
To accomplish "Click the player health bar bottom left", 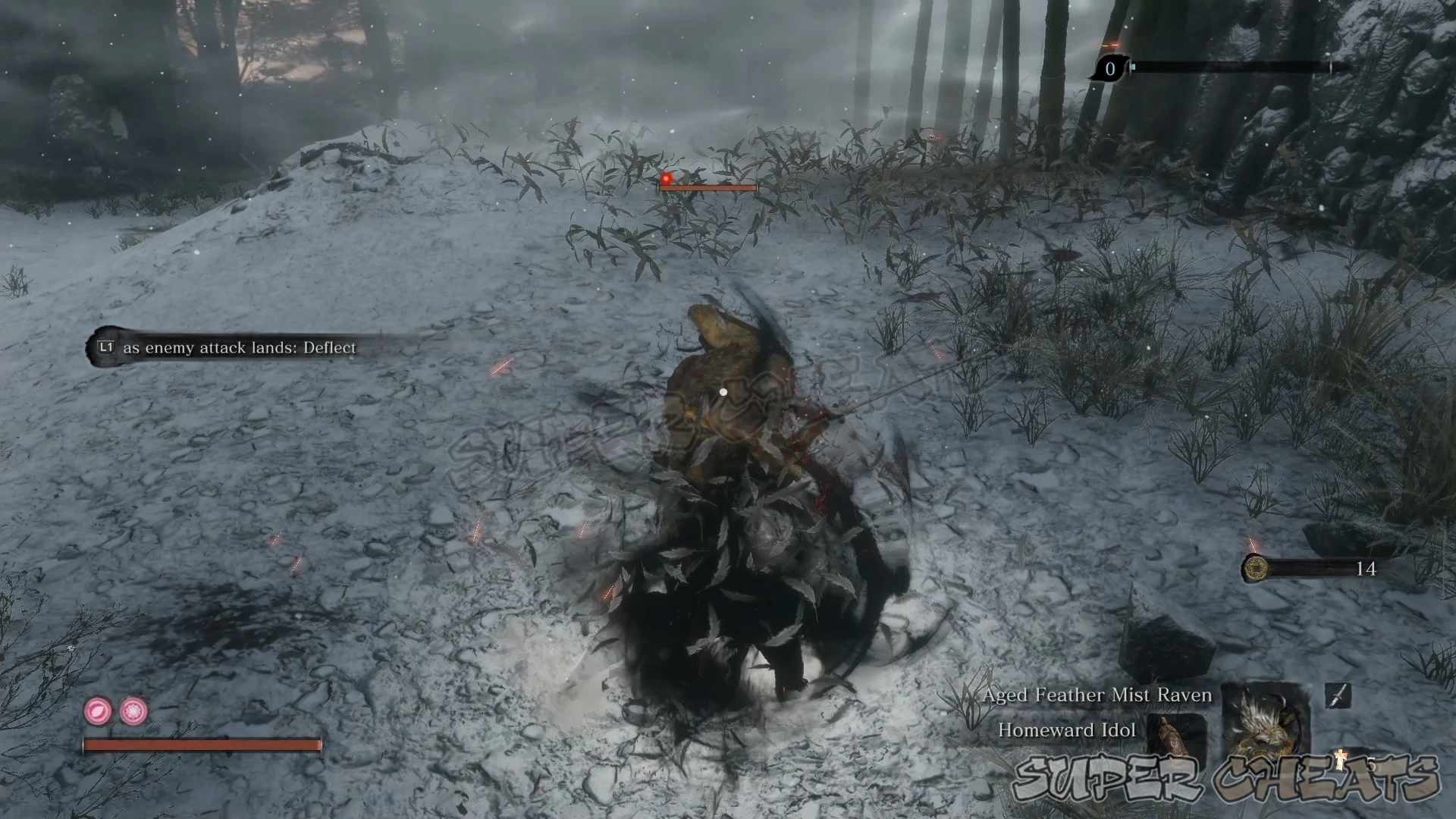I will click(x=205, y=745).
